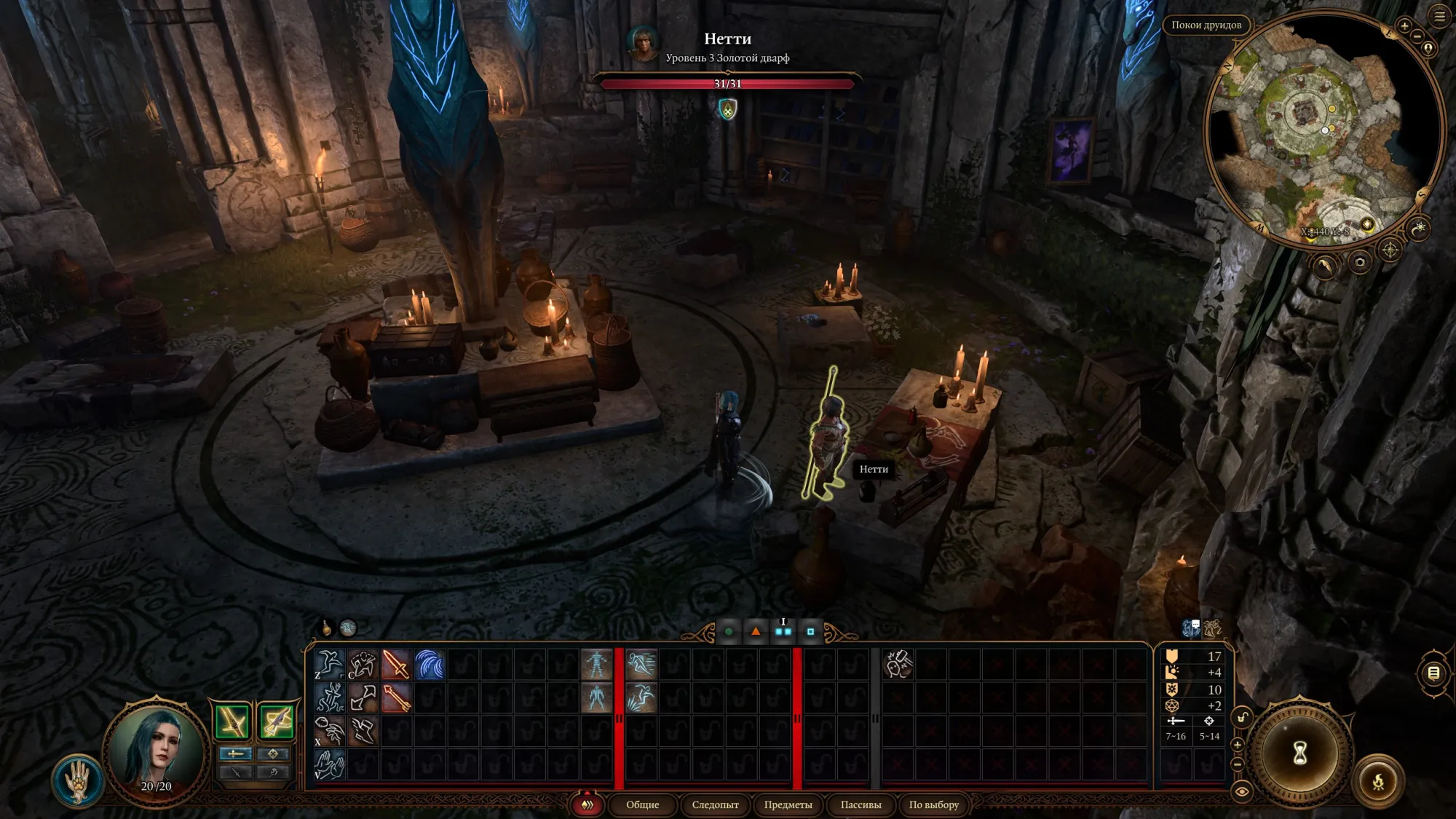The height and width of the screenshot is (819, 1456).
Task: Toggle the orange triangle action filter
Action: [x=756, y=631]
